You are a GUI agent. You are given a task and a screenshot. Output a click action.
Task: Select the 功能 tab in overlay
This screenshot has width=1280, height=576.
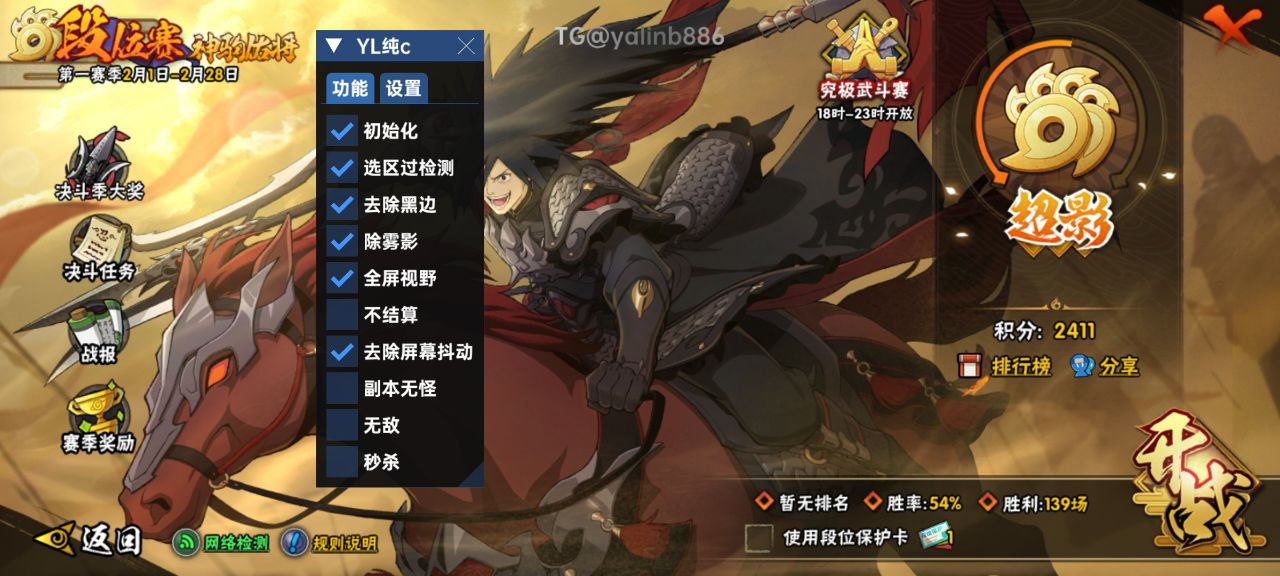click(x=350, y=88)
